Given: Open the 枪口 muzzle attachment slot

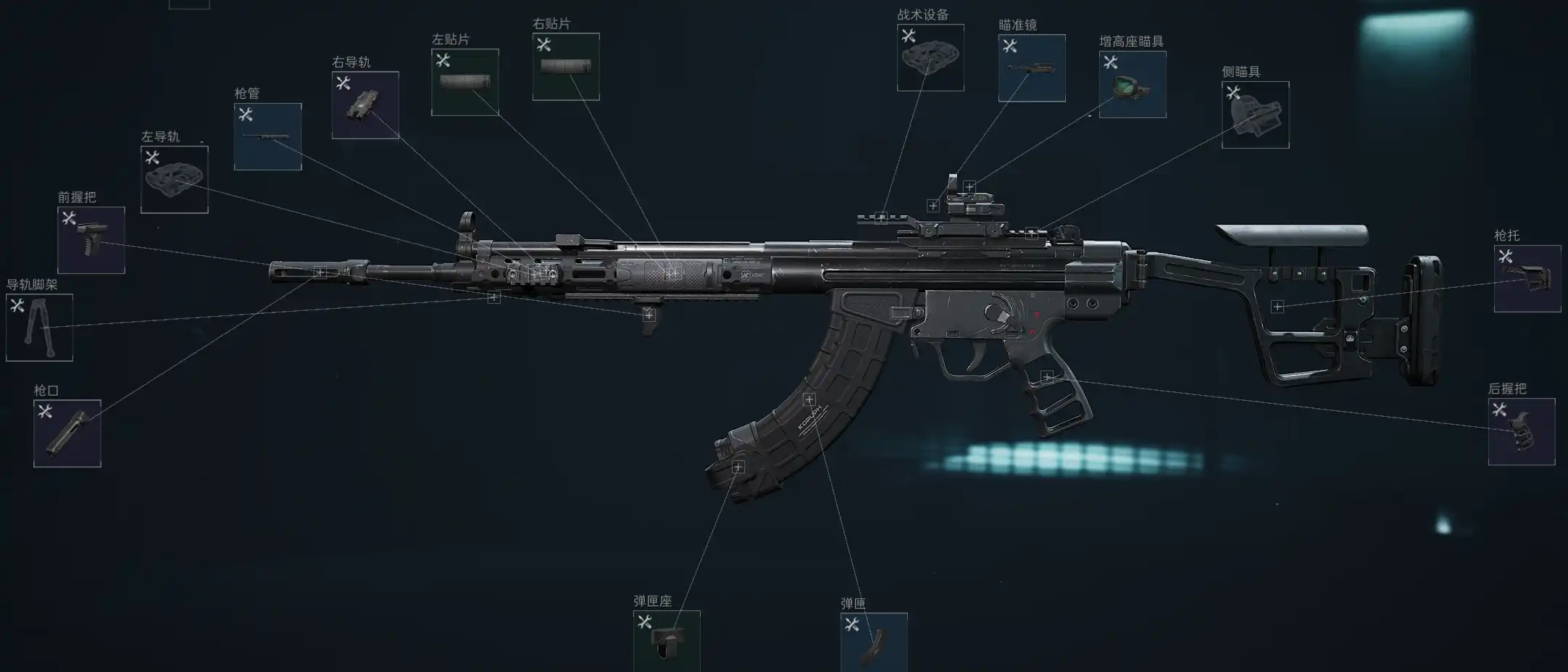Looking at the screenshot, I should [67, 434].
